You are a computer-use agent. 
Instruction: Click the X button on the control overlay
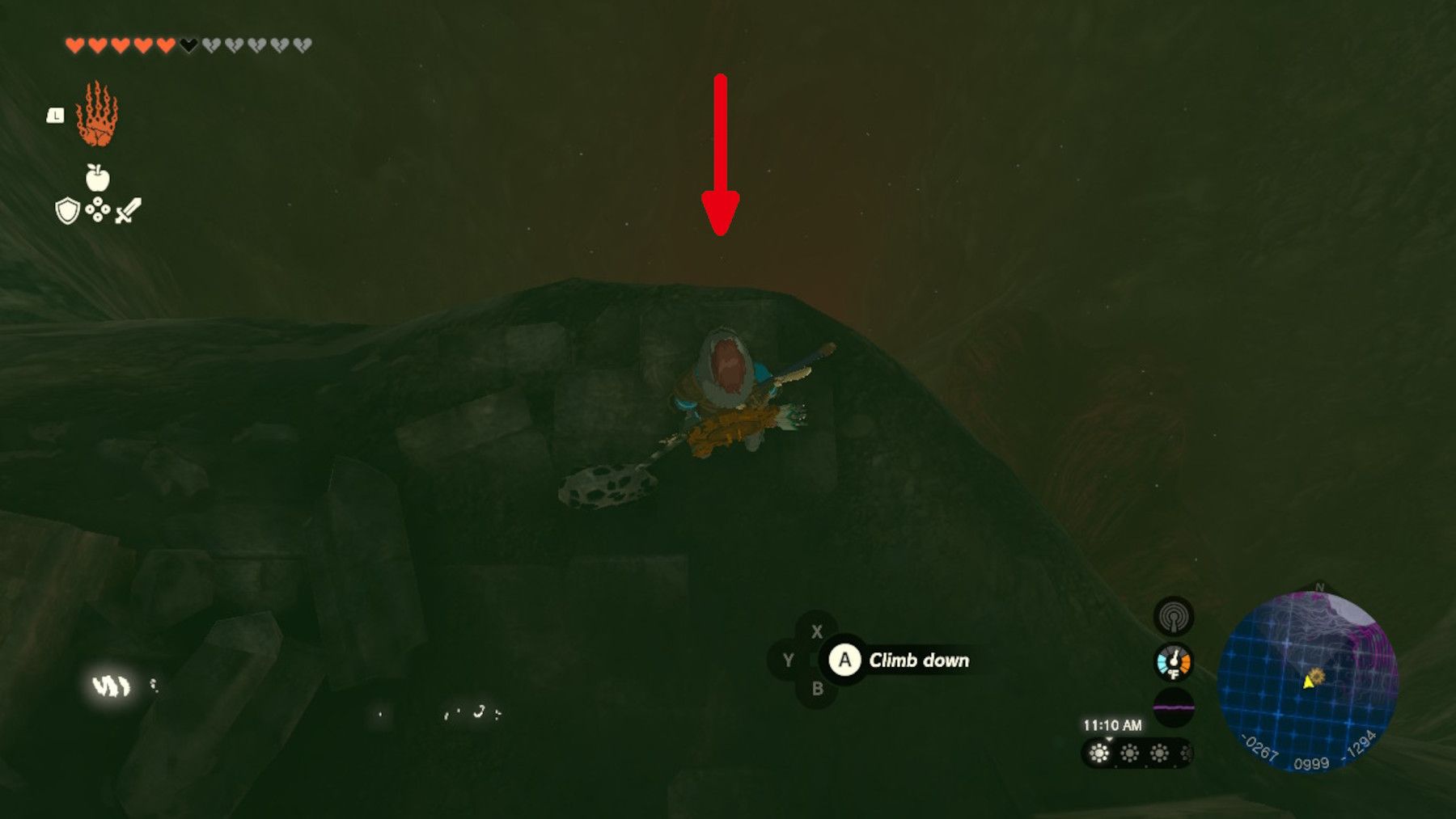point(817,631)
